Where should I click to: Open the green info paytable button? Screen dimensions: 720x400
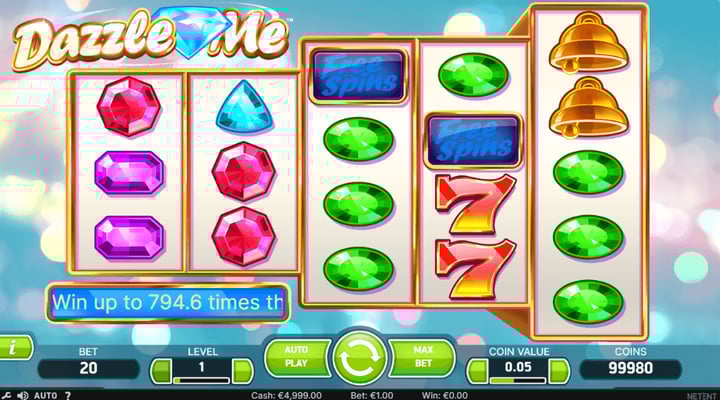(x=13, y=348)
